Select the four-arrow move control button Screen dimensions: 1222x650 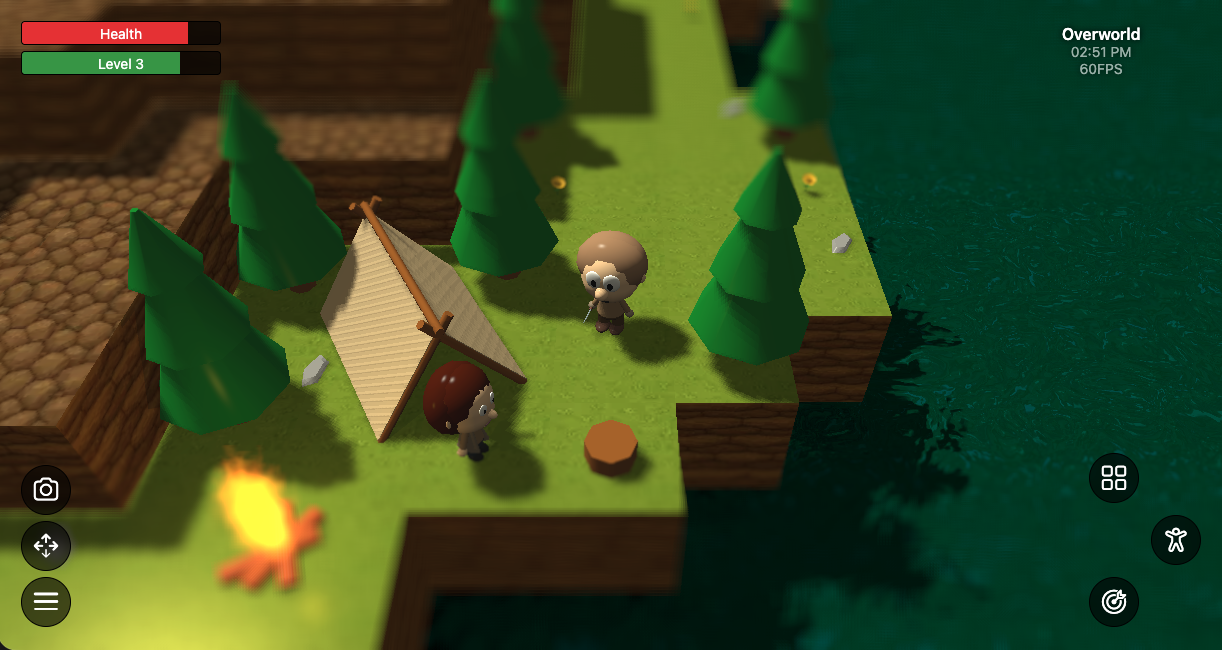pos(46,546)
